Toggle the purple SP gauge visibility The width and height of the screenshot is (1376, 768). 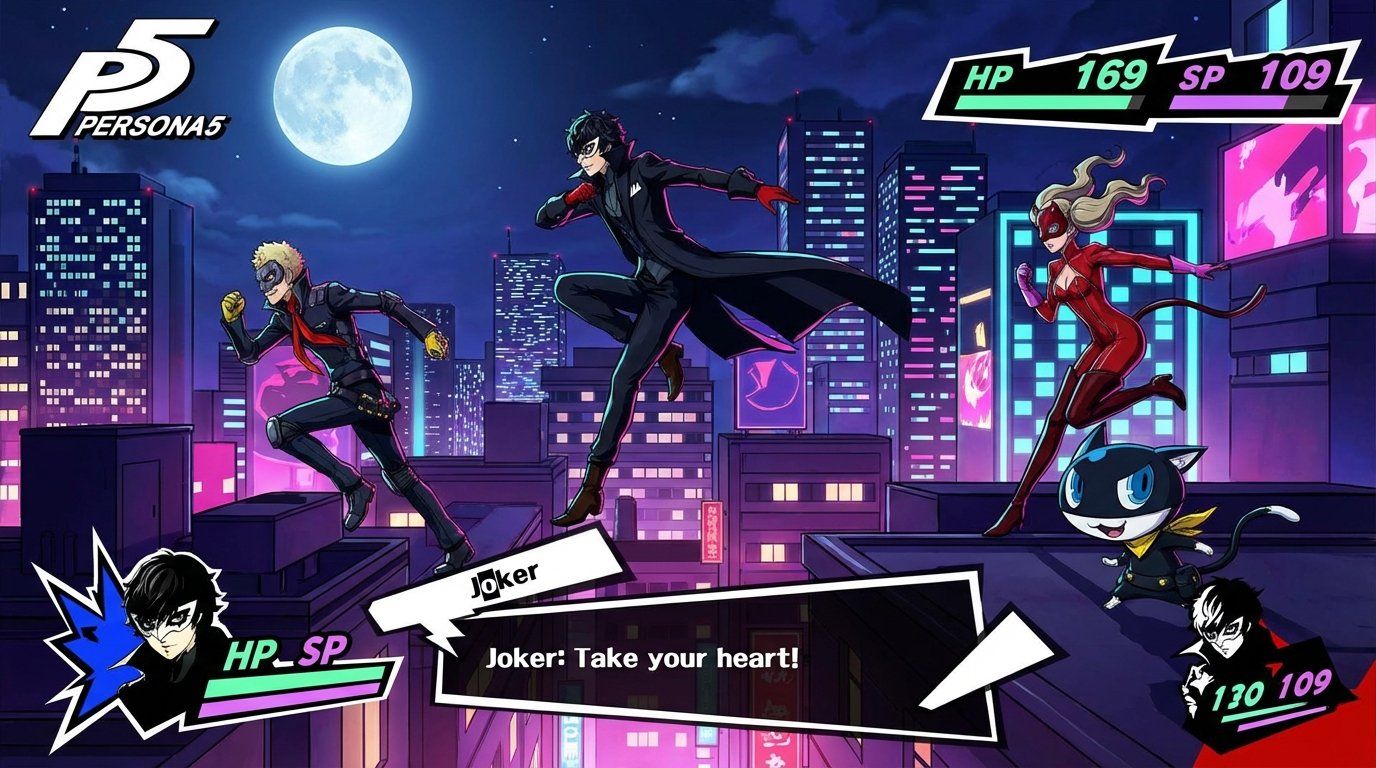(x=1250, y=100)
